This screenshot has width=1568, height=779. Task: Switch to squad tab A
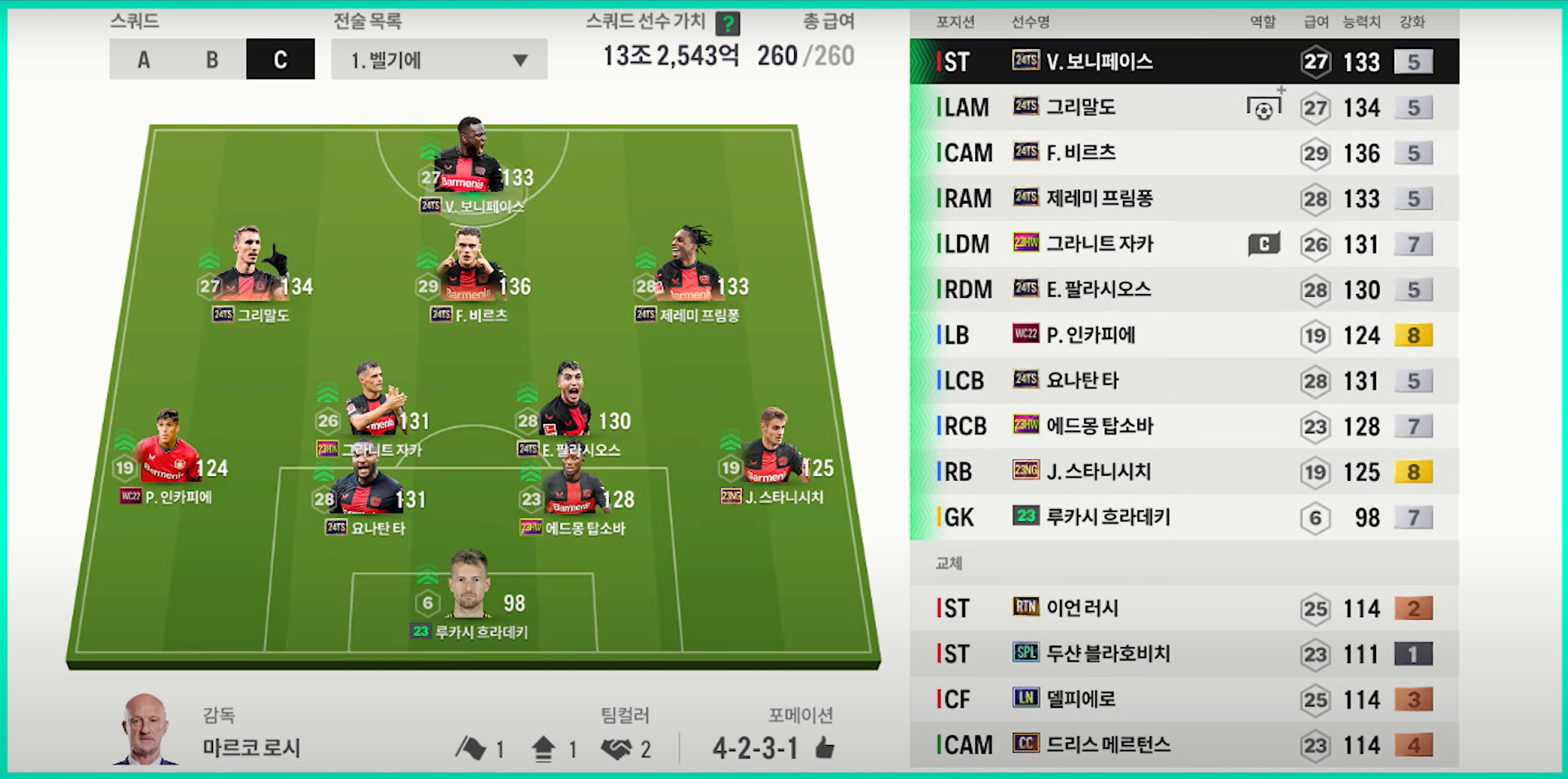(144, 60)
